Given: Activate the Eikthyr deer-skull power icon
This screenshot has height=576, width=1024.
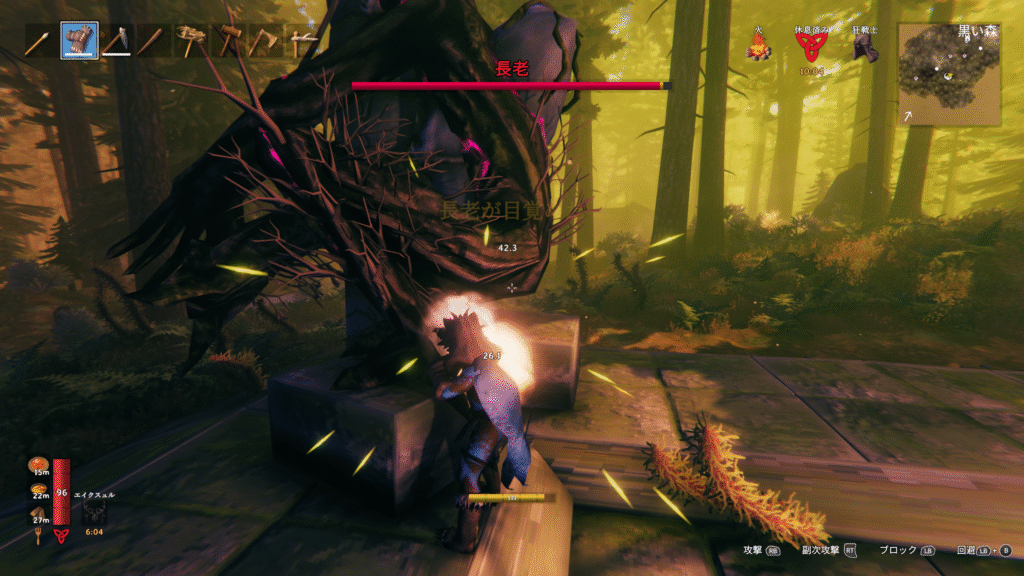Looking at the screenshot, I should 94,512.
